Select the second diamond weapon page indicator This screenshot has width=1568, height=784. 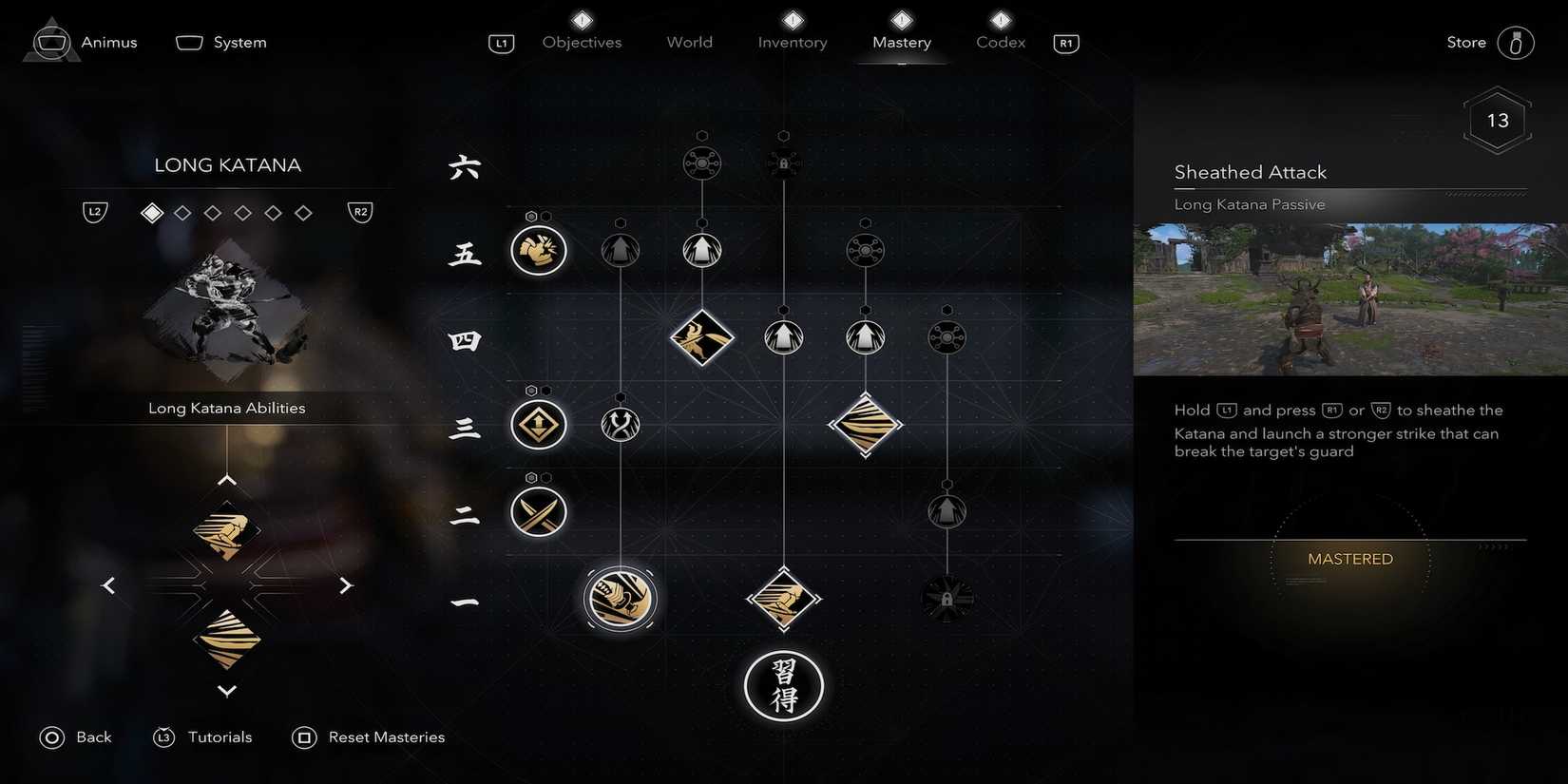click(182, 212)
